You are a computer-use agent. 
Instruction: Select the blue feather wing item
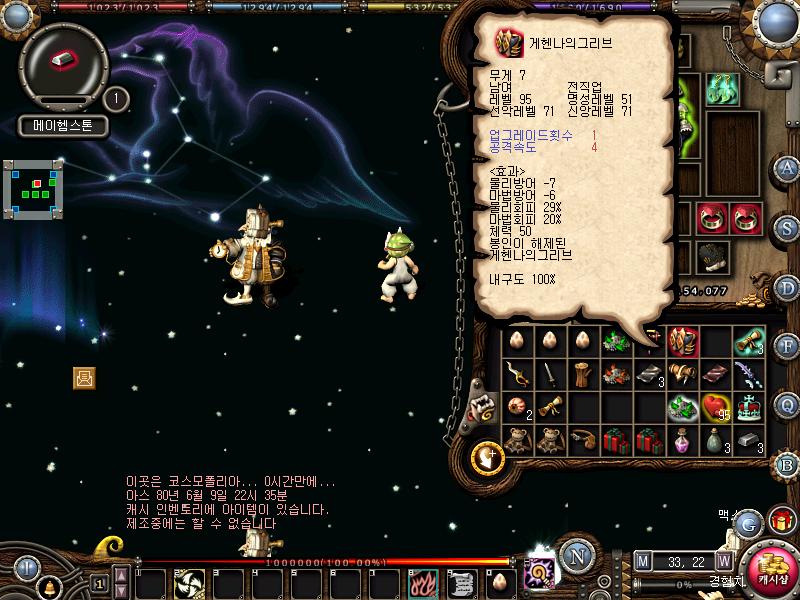pos(748,375)
